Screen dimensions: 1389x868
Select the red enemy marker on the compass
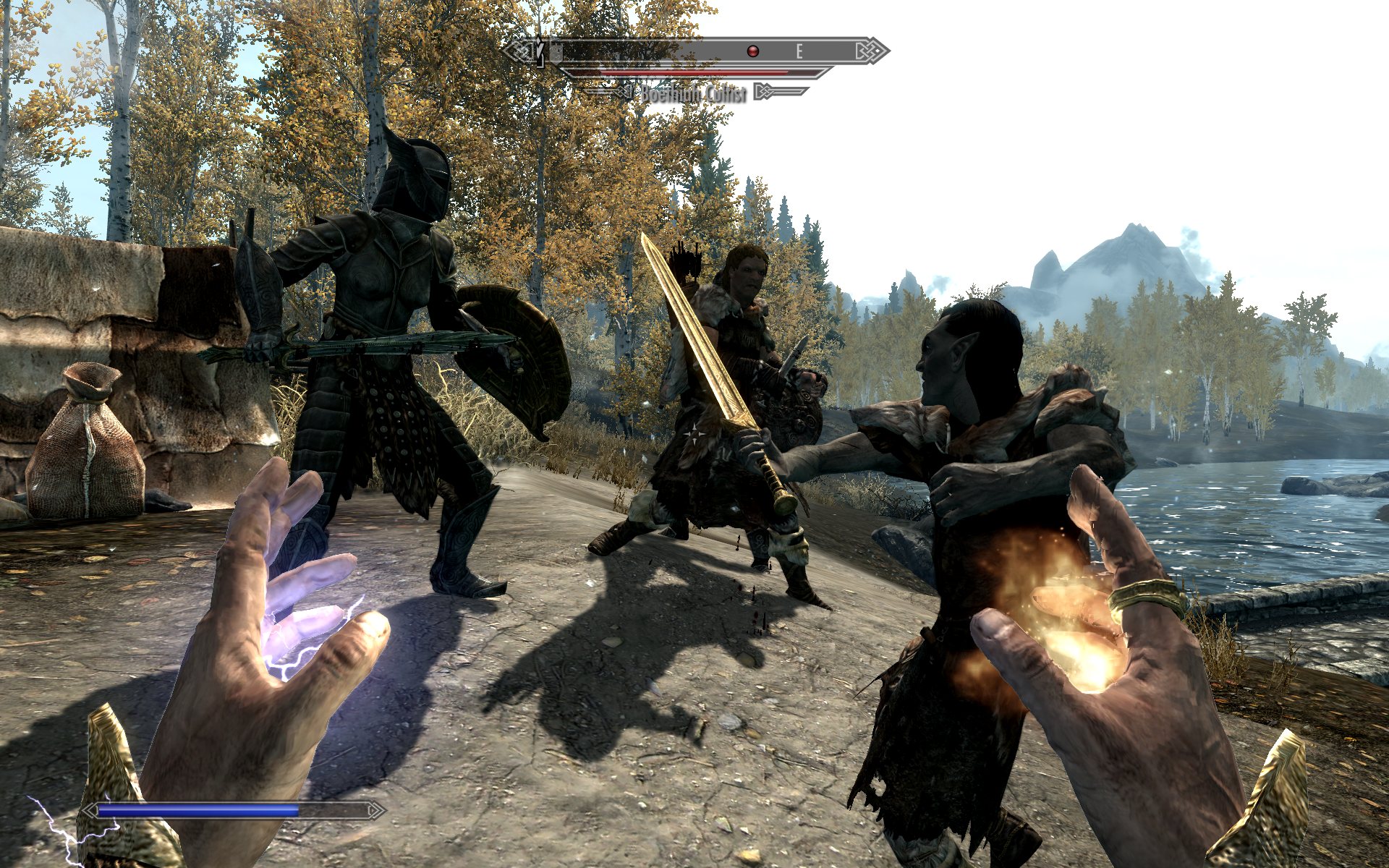click(x=753, y=51)
